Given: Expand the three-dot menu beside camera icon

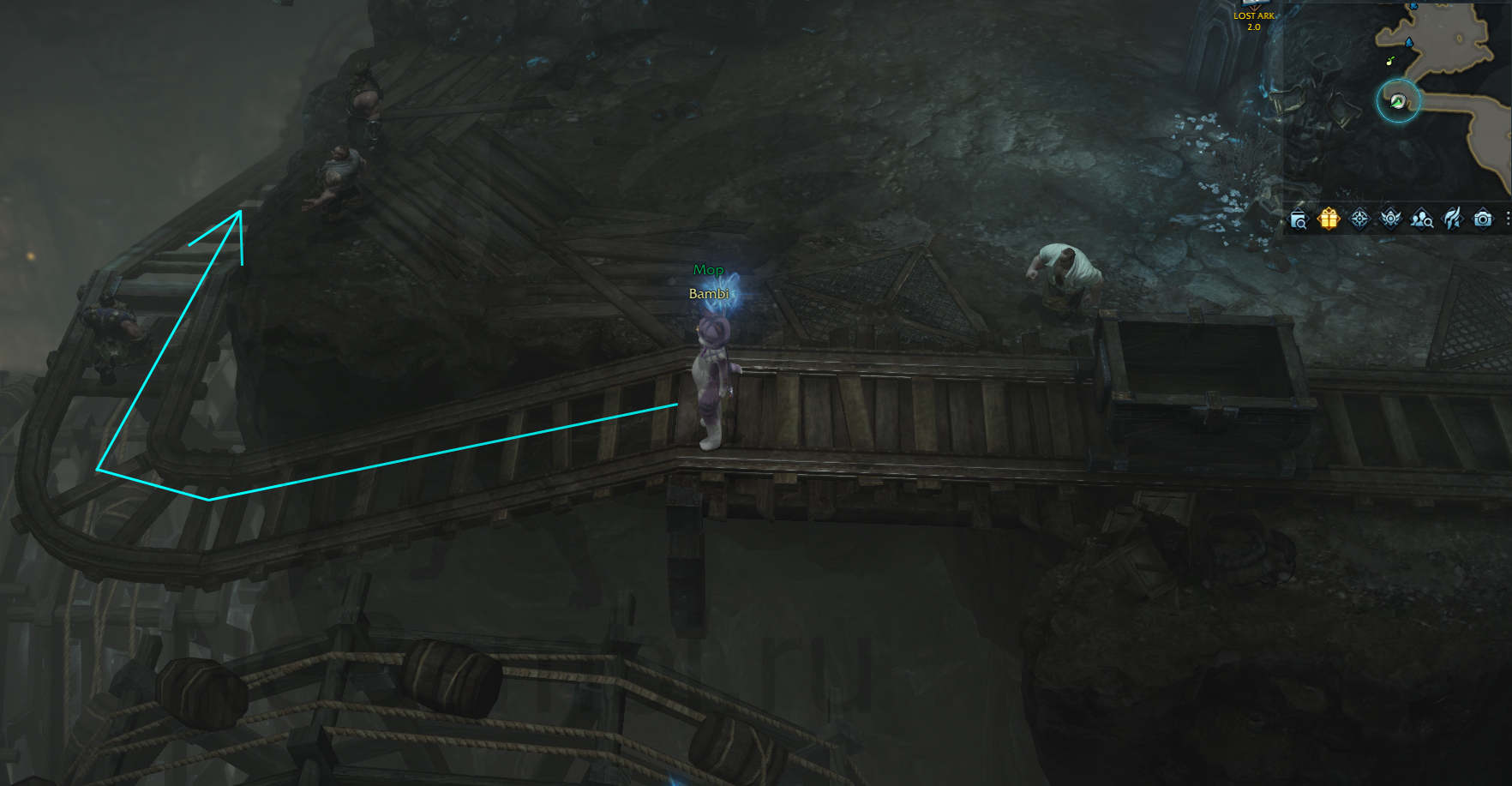Looking at the screenshot, I should pyautogui.click(x=1507, y=219).
